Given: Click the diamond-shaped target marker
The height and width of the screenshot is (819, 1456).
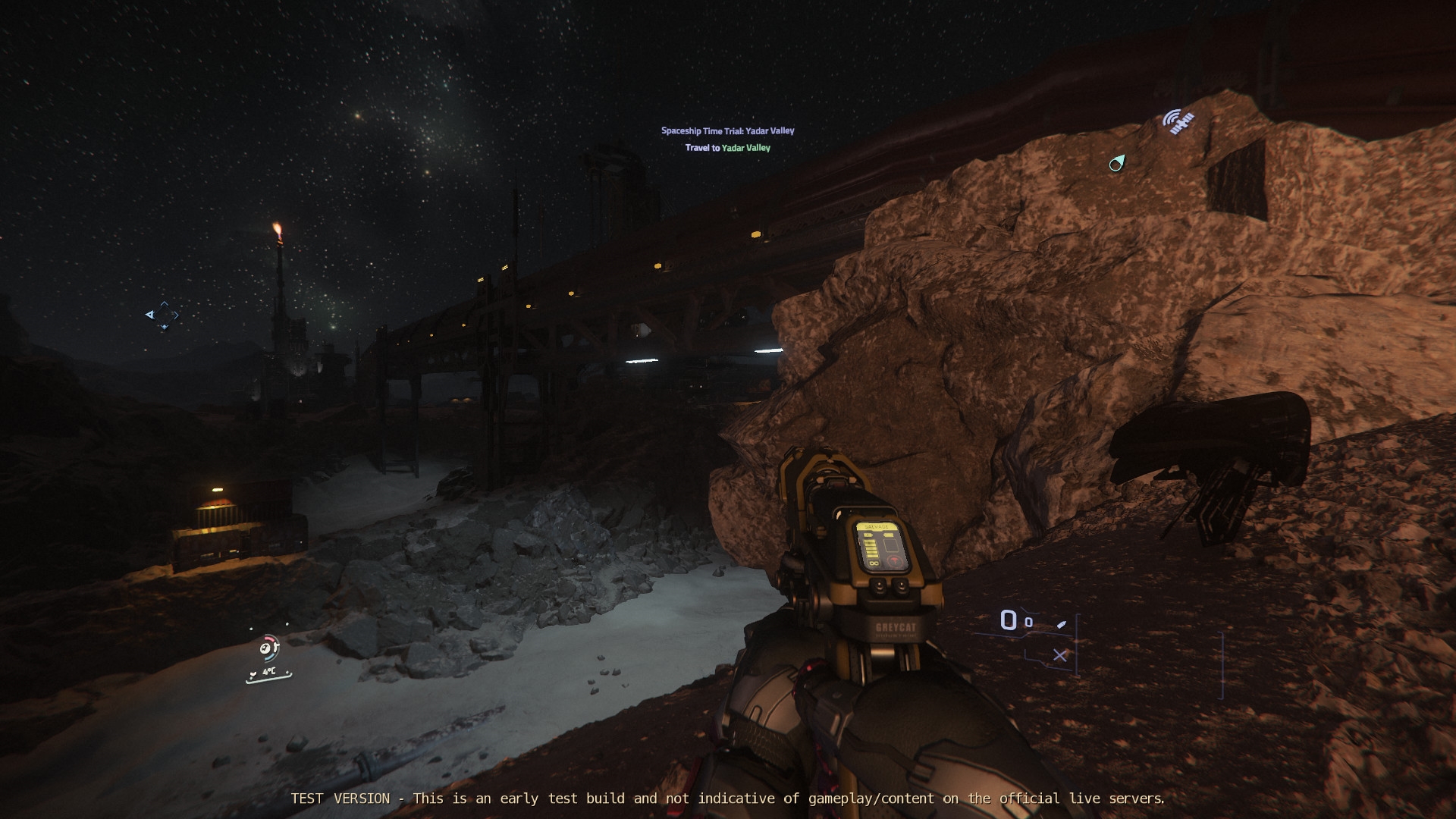Looking at the screenshot, I should click(x=164, y=315).
